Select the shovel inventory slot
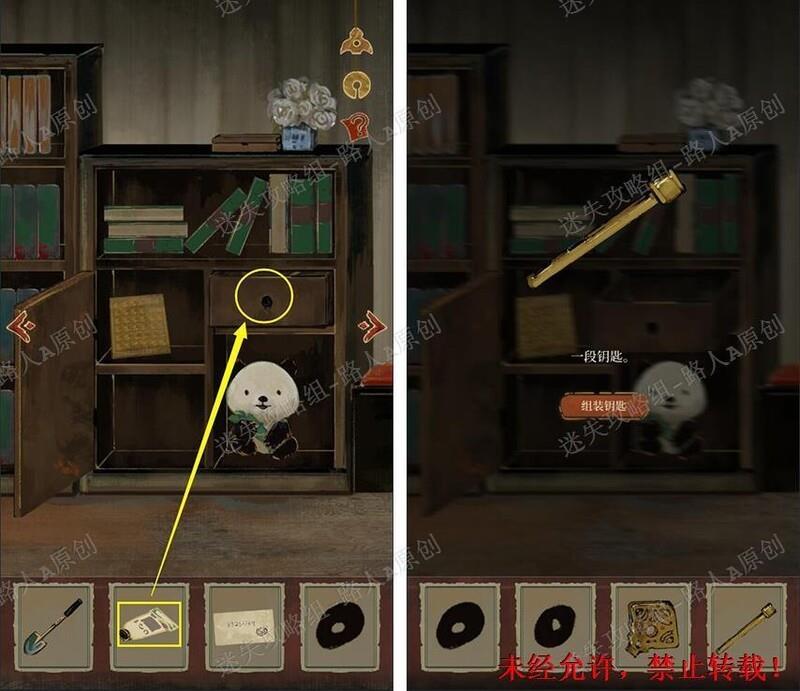Viewport: 800px width, 691px height. point(52,624)
